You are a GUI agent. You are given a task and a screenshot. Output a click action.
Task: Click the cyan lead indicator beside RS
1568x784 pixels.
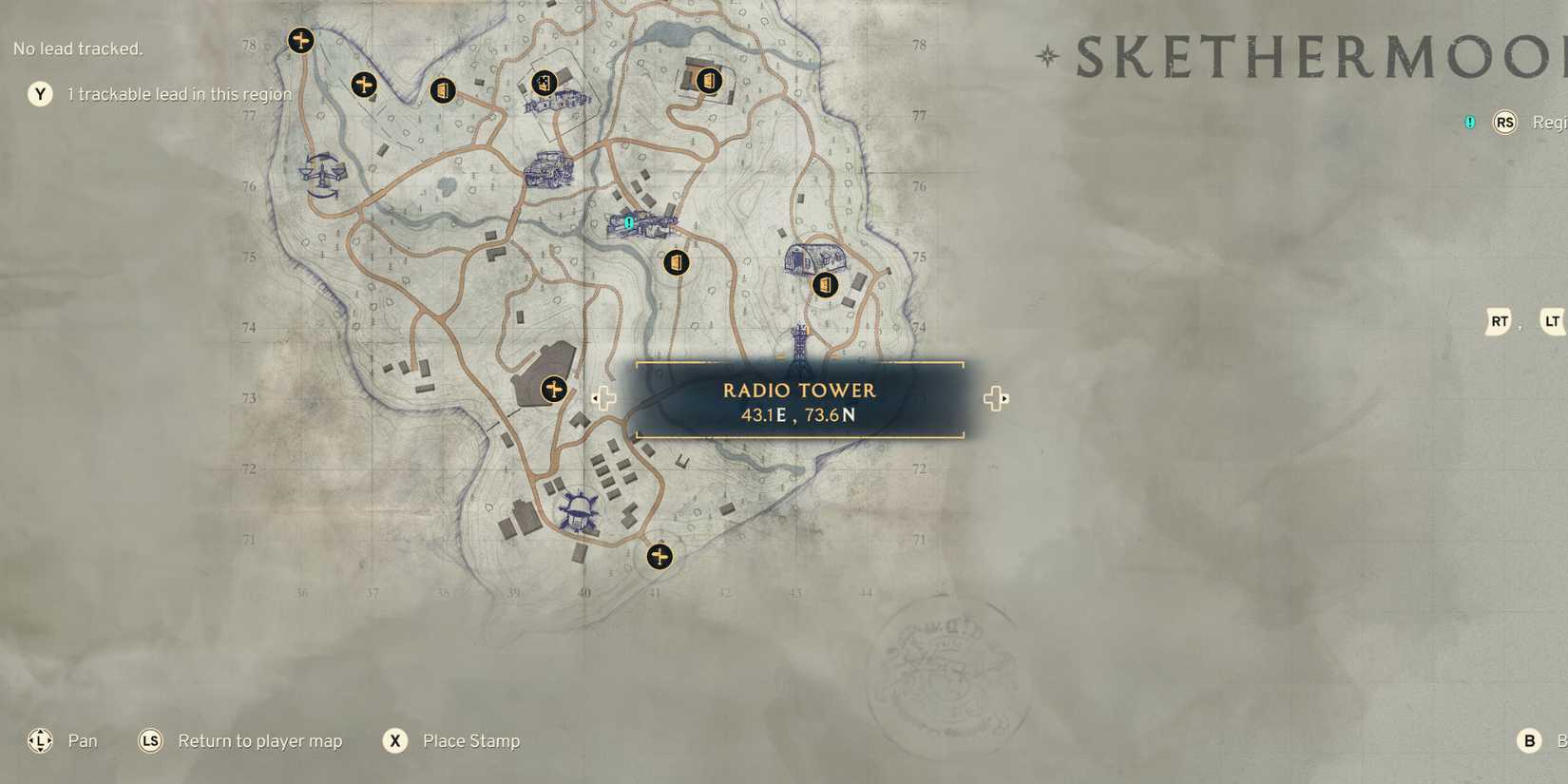pos(1468,122)
